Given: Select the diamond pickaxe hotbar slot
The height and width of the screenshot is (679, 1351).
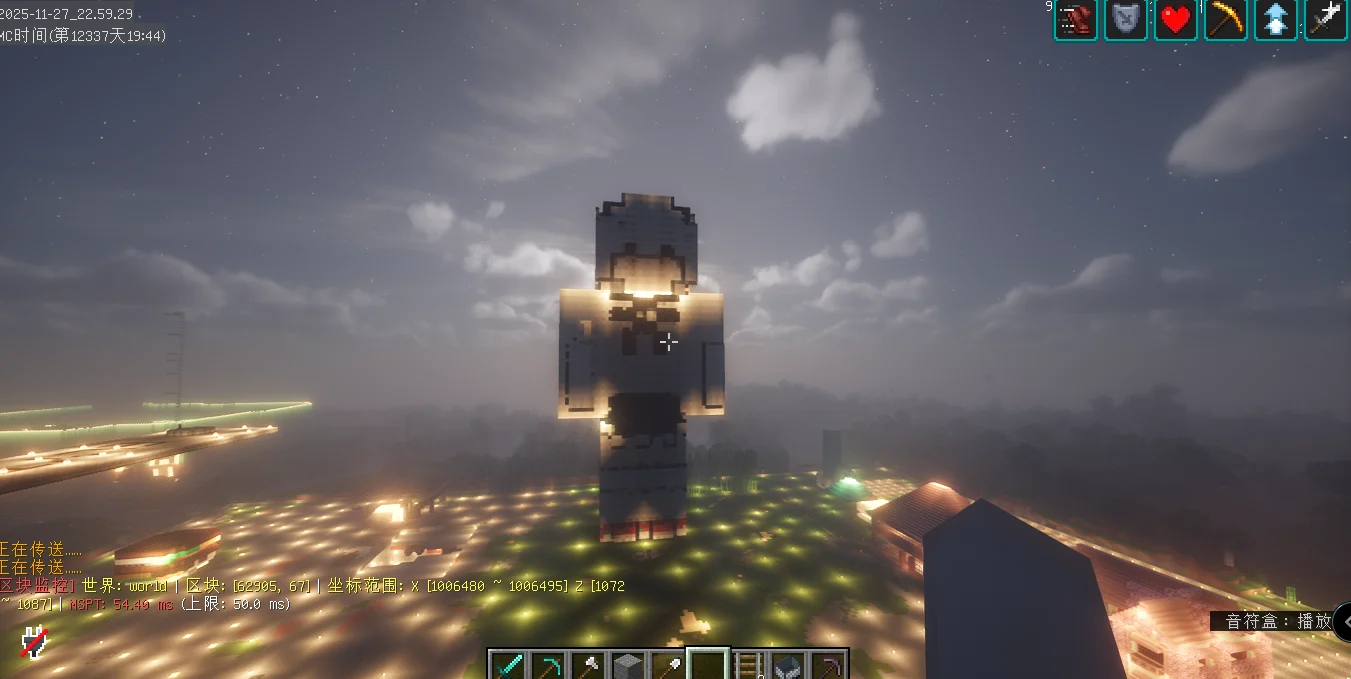Looking at the screenshot, I should [x=548, y=665].
